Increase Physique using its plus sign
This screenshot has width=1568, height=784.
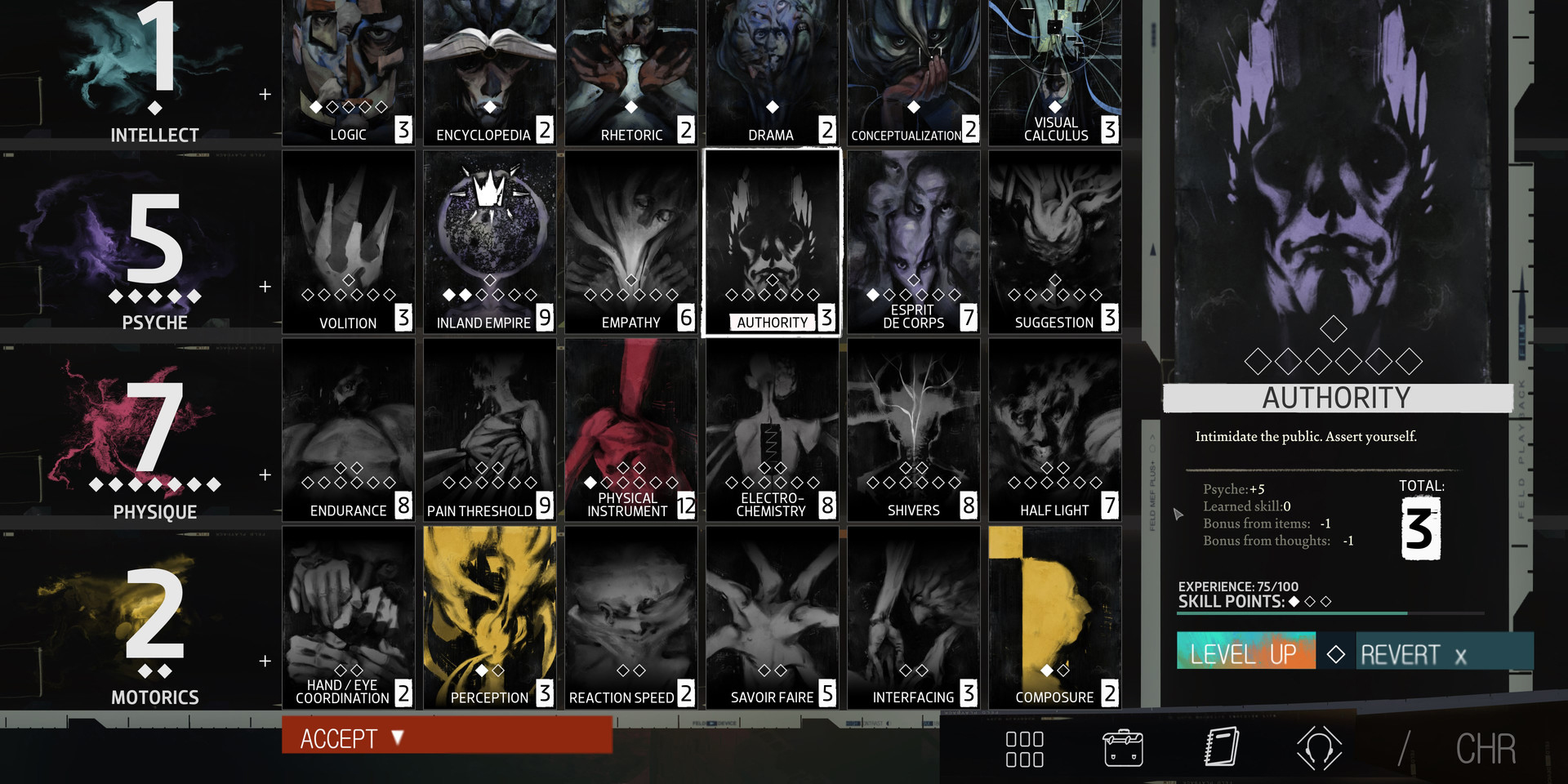click(x=265, y=474)
